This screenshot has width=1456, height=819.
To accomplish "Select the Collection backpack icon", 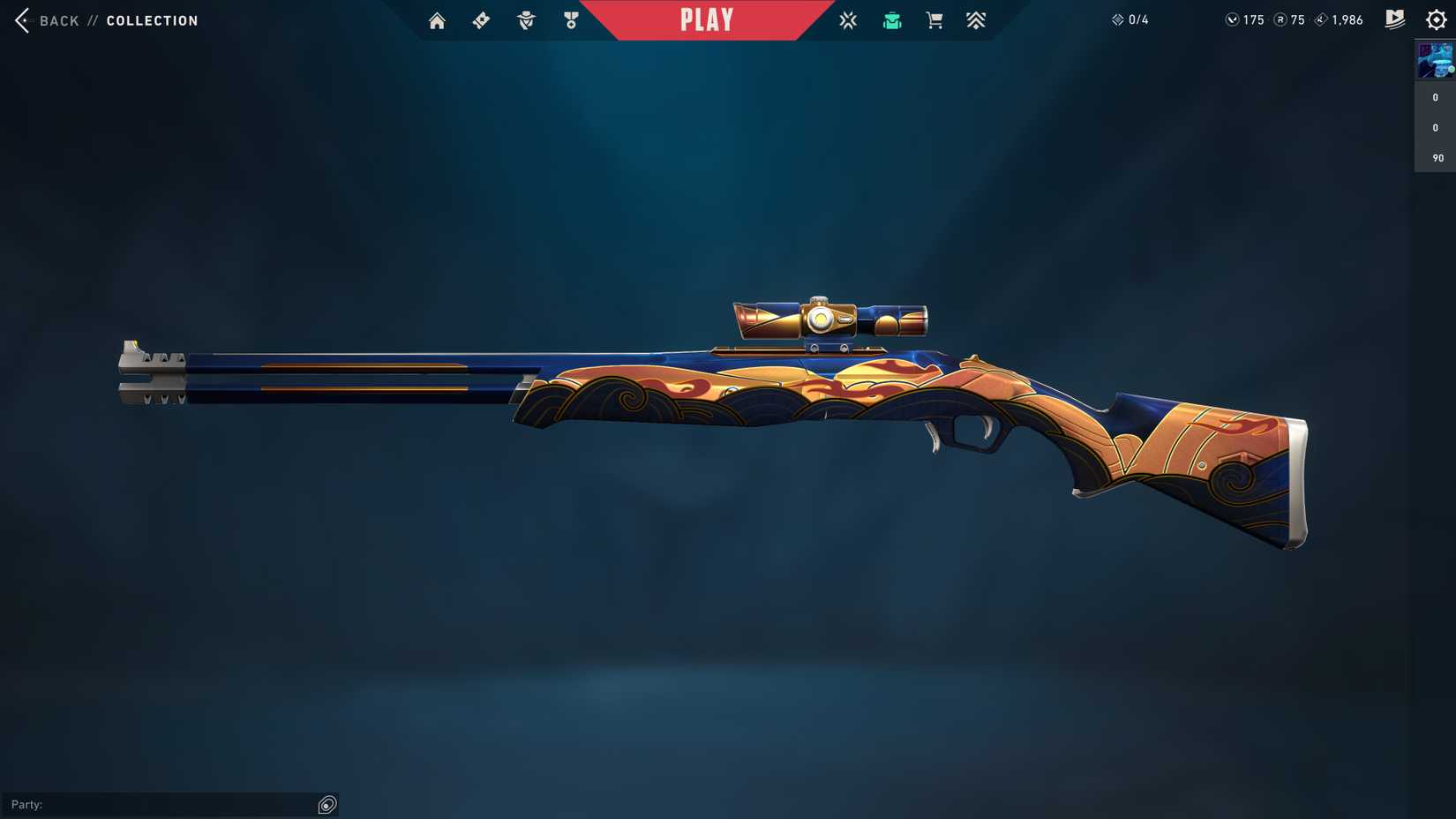I will pos(892,19).
